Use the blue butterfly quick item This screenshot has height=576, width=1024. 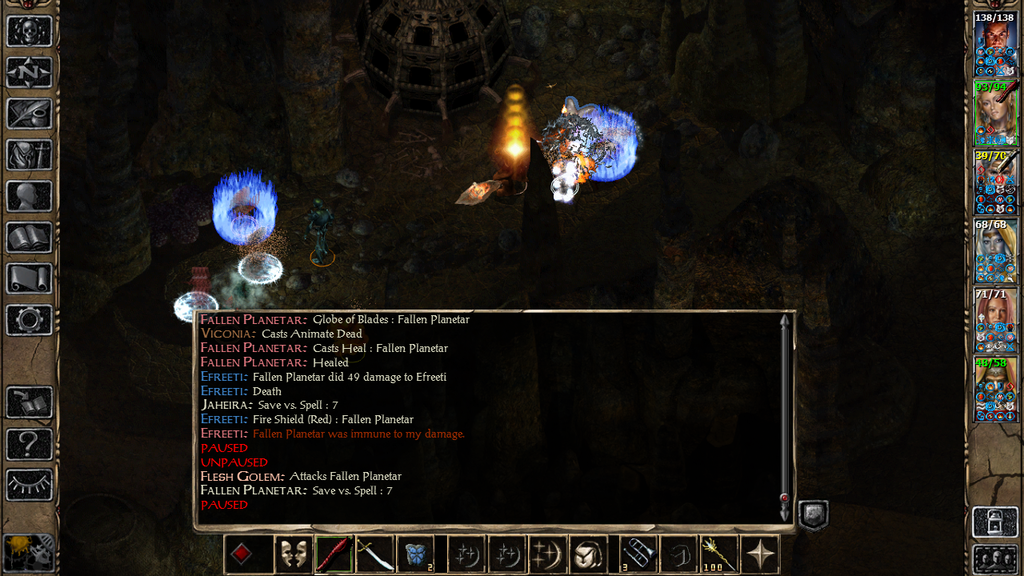pos(416,554)
